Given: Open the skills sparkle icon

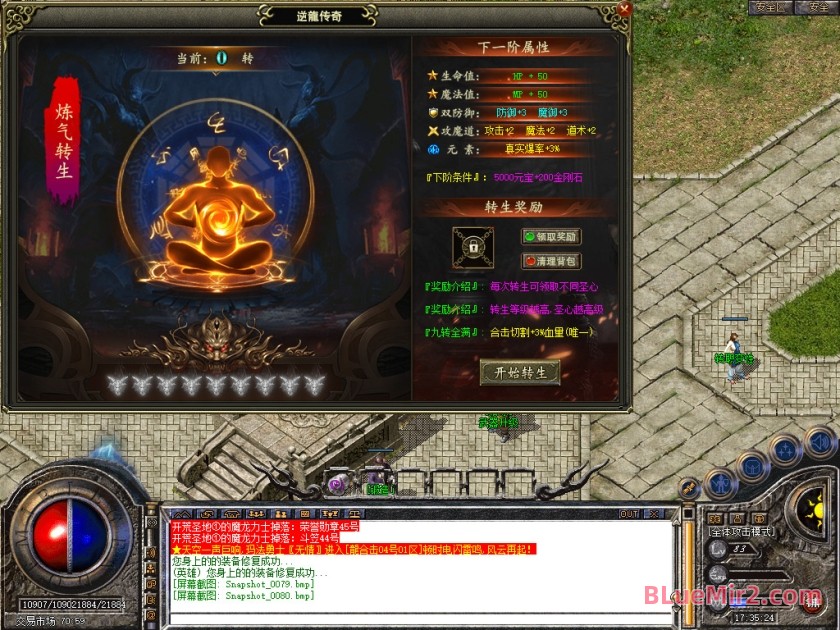Looking at the screenshot, I should click(786, 449).
